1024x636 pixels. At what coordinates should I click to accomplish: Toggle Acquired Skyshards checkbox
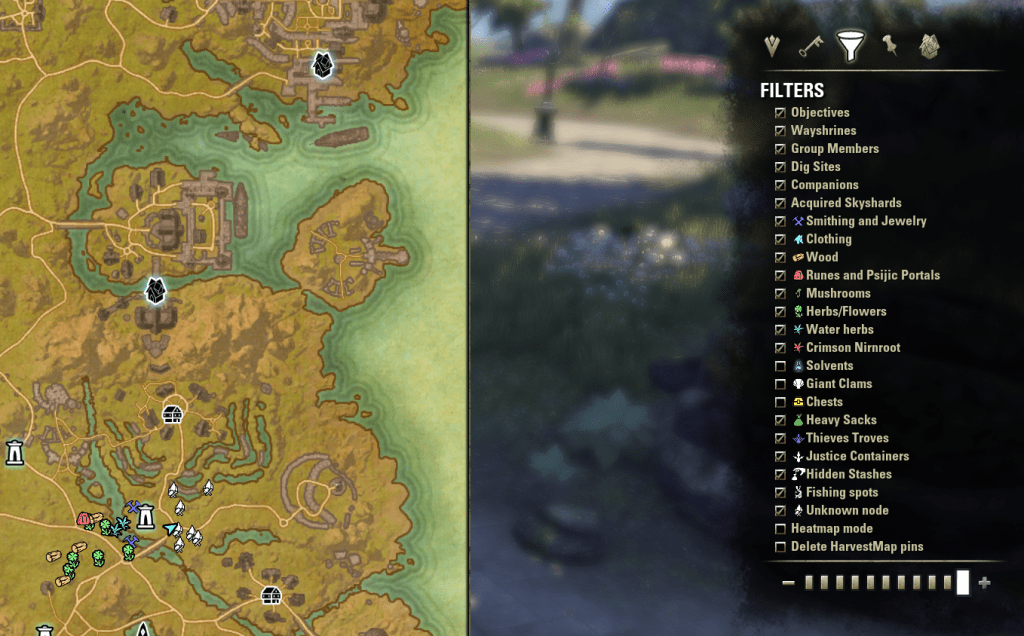tap(780, 203)
